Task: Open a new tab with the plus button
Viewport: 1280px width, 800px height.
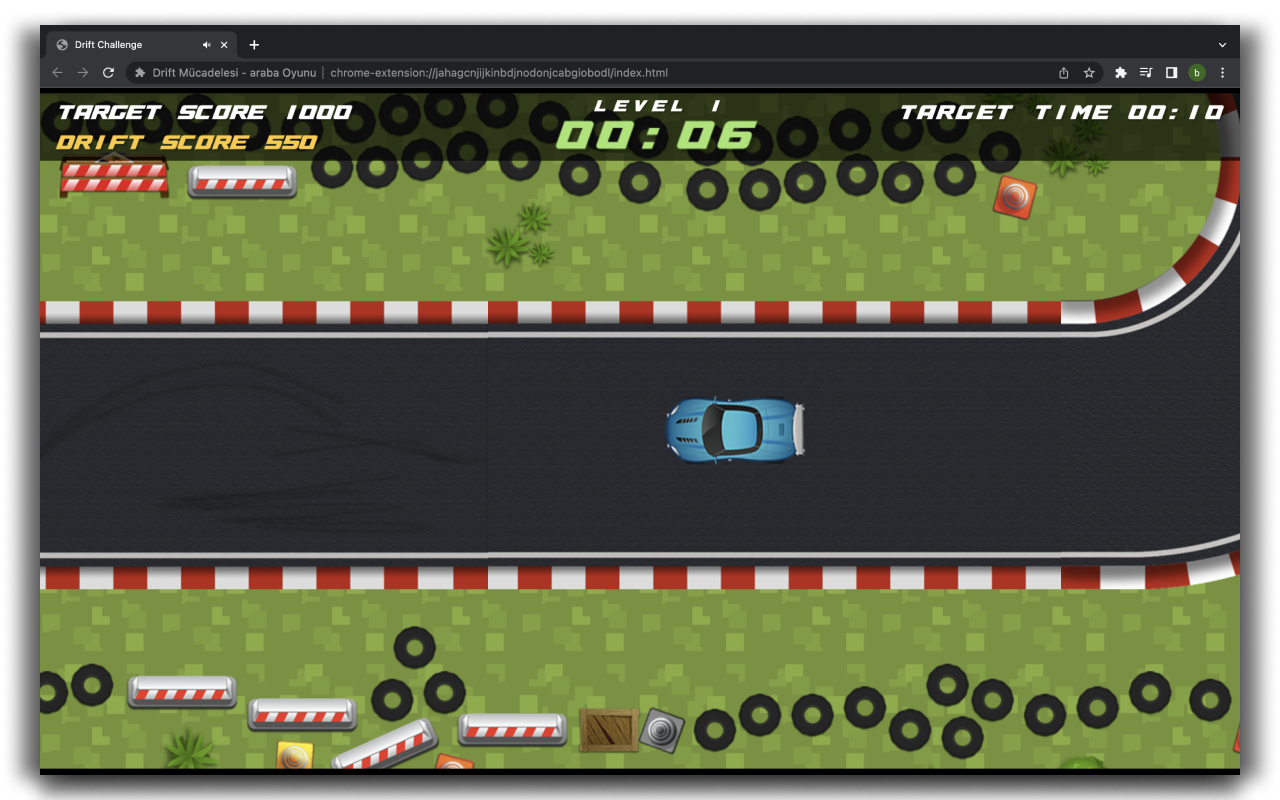Action: (x=254, y=44)
